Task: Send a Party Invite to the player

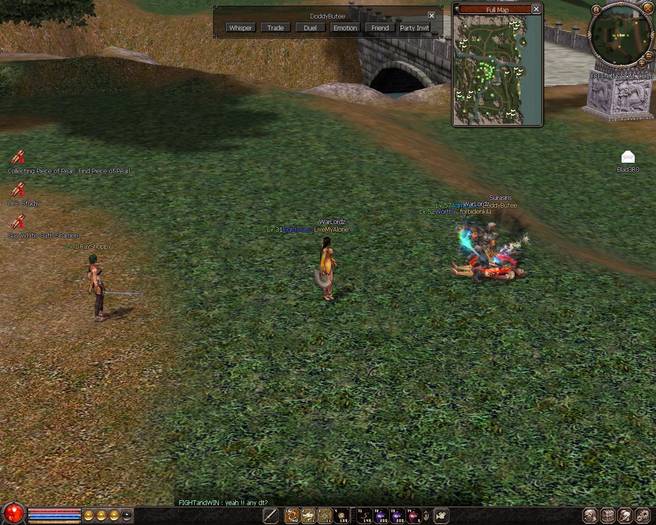Action: (415, 28)
